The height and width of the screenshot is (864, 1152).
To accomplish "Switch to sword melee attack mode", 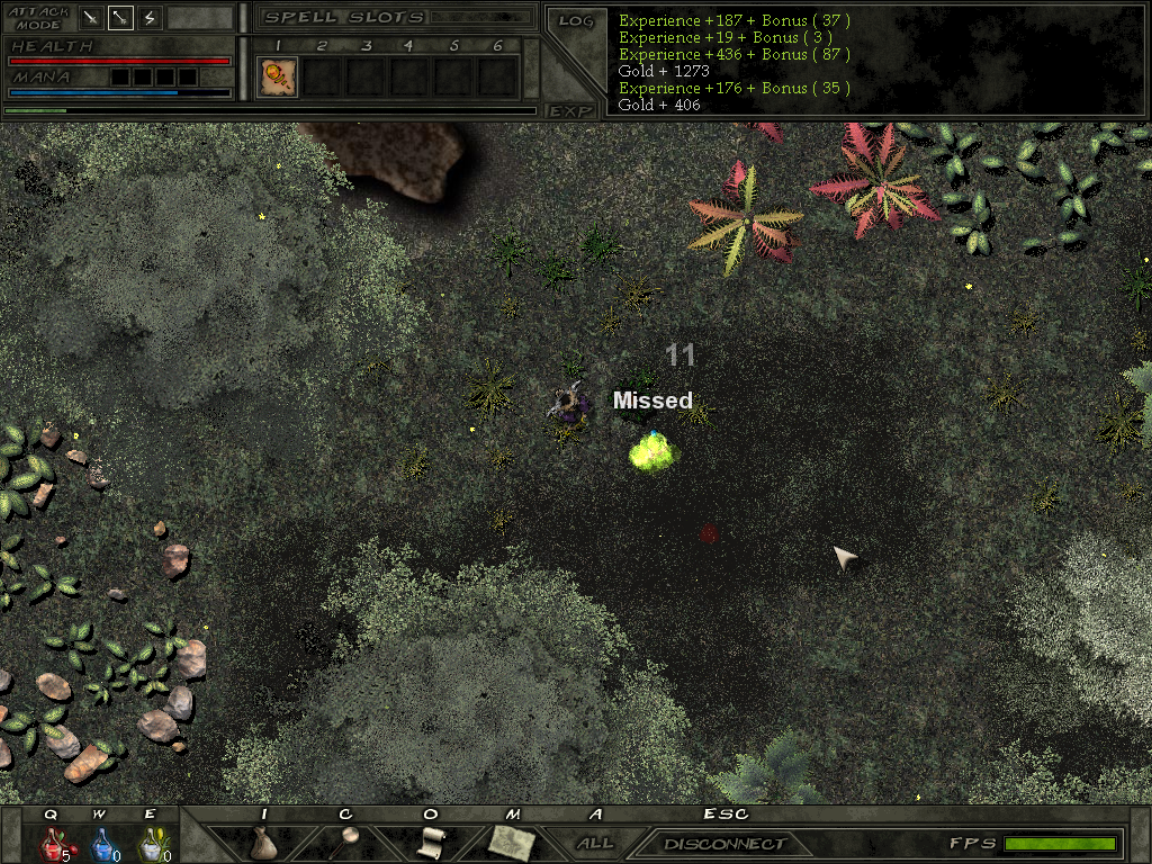I will (91, 17).
